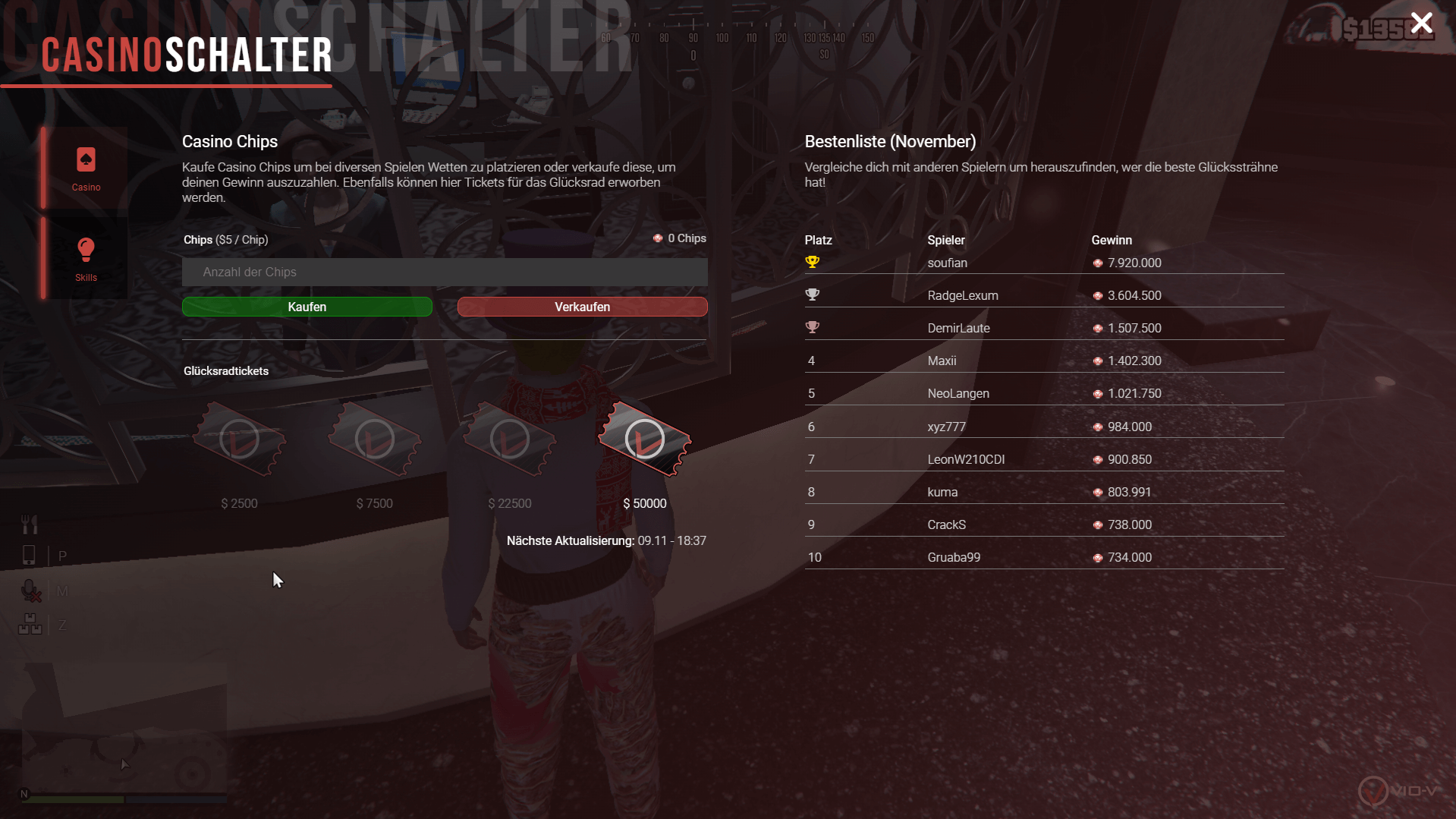Switch to the Casino tab
This screenshot has height=819, width=1456.
[x=86, y=169]
